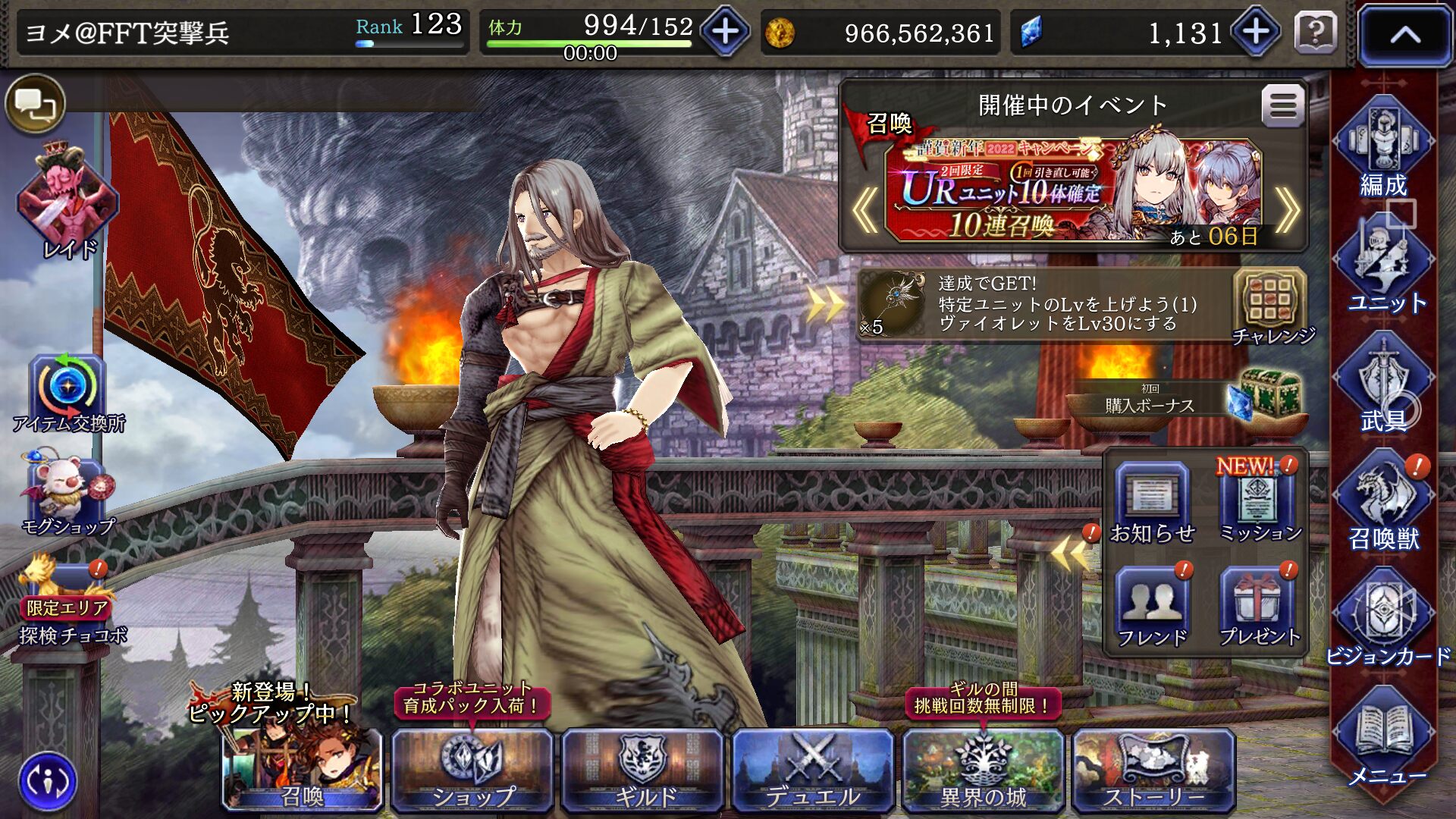Open the 召喚 summon menu
This screenshot has height=819, width=1456.
[302, 769]
